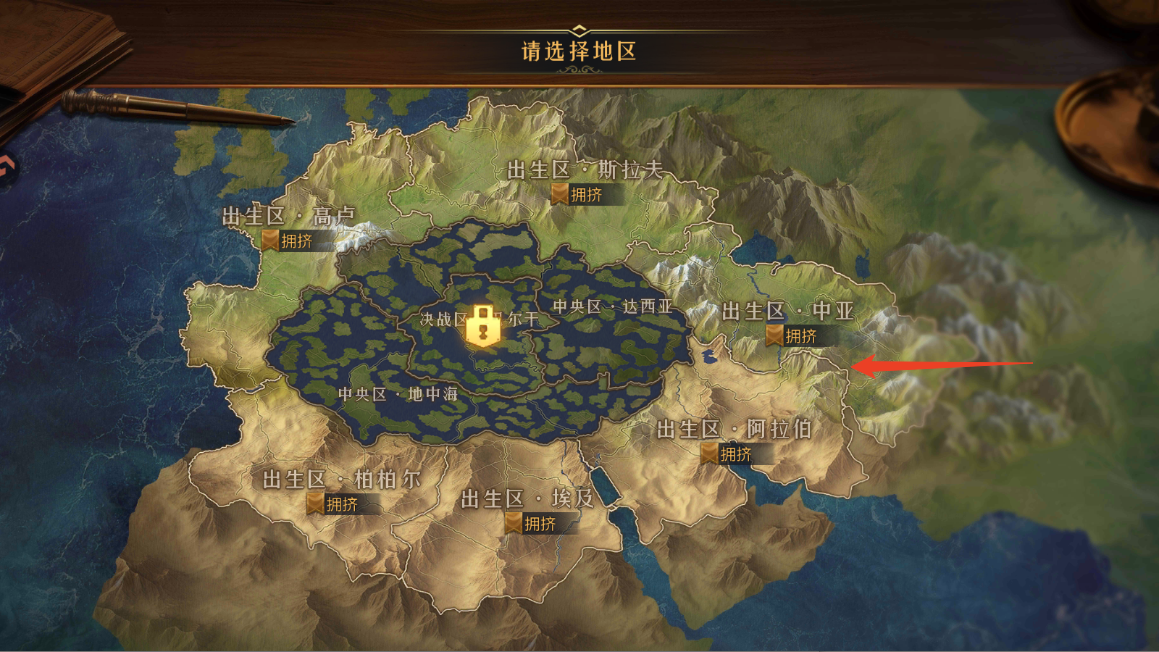Image resolution: width=1159 pixels, height=652 pixels.
Task: Select the 出生区·阿拉伯 region
Action: (x=733, y=430)
